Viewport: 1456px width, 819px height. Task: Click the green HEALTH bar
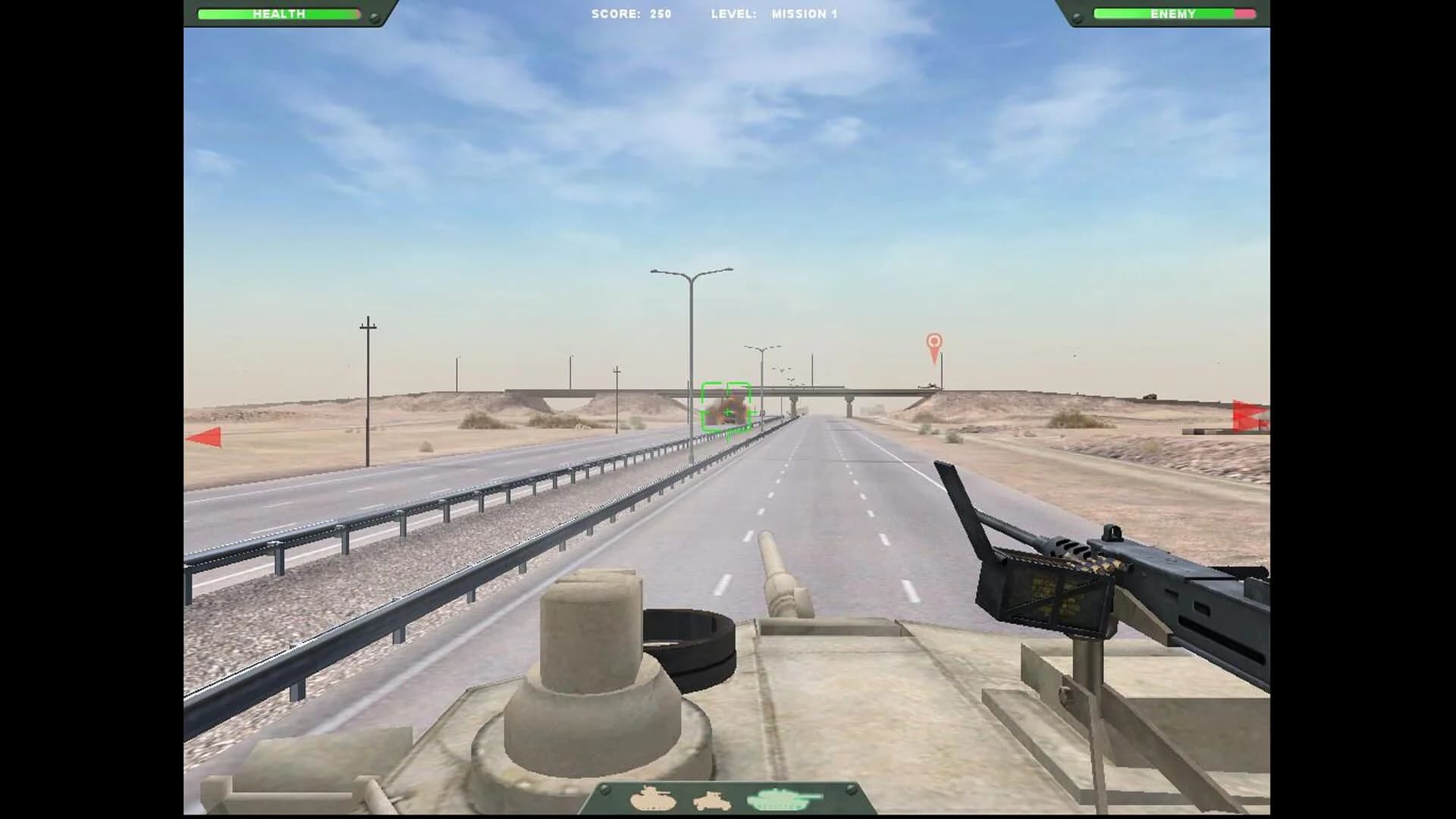coord(278,13)
